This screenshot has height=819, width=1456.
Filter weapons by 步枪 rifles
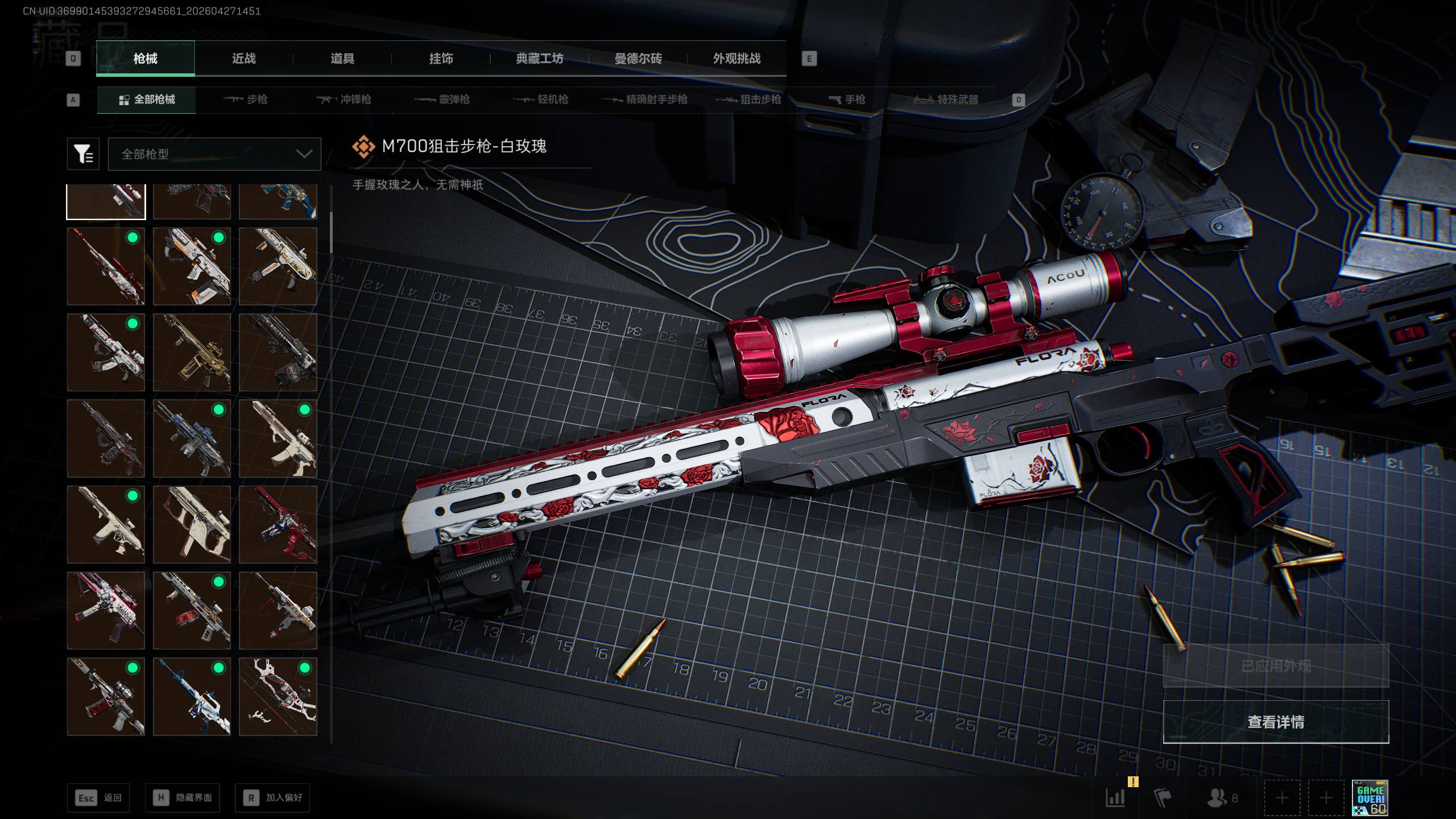click(x=246, y=100)
